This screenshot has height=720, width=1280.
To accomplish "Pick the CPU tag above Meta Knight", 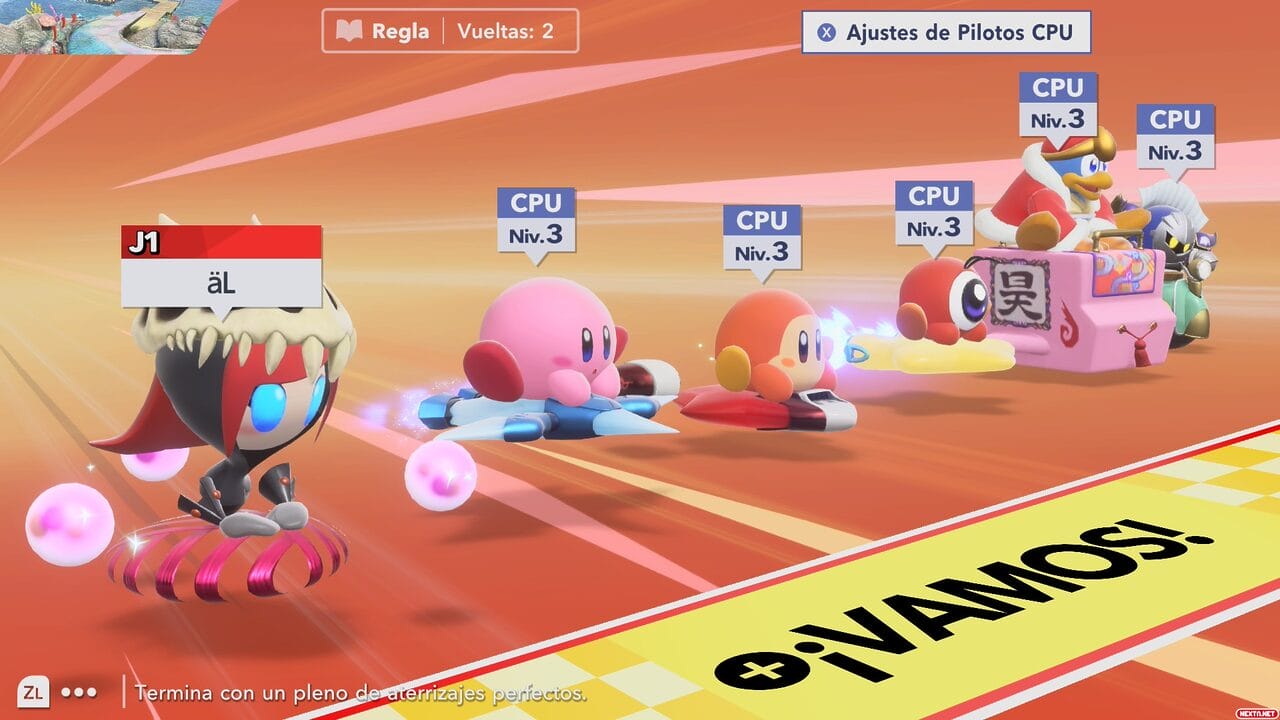I will click(x=1175, y=136).
